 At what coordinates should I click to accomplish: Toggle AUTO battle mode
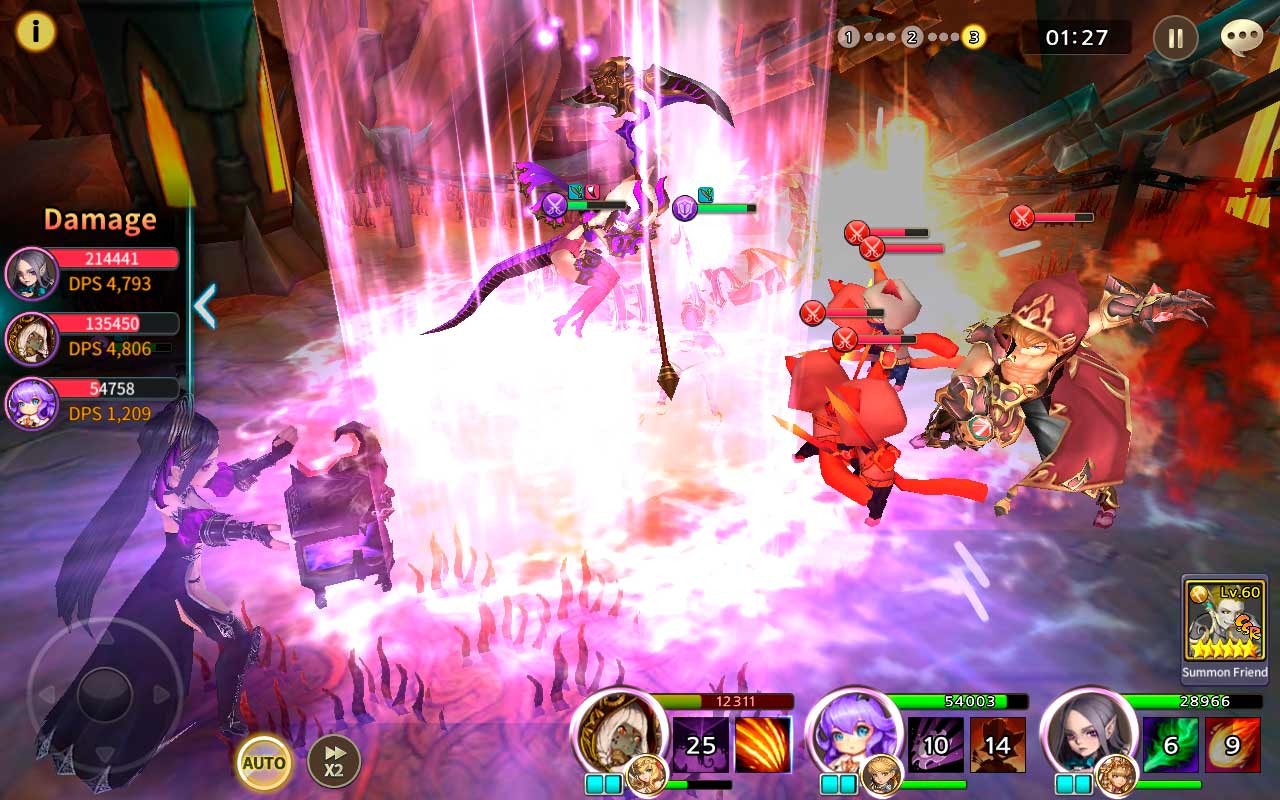(x=264, y=763)
